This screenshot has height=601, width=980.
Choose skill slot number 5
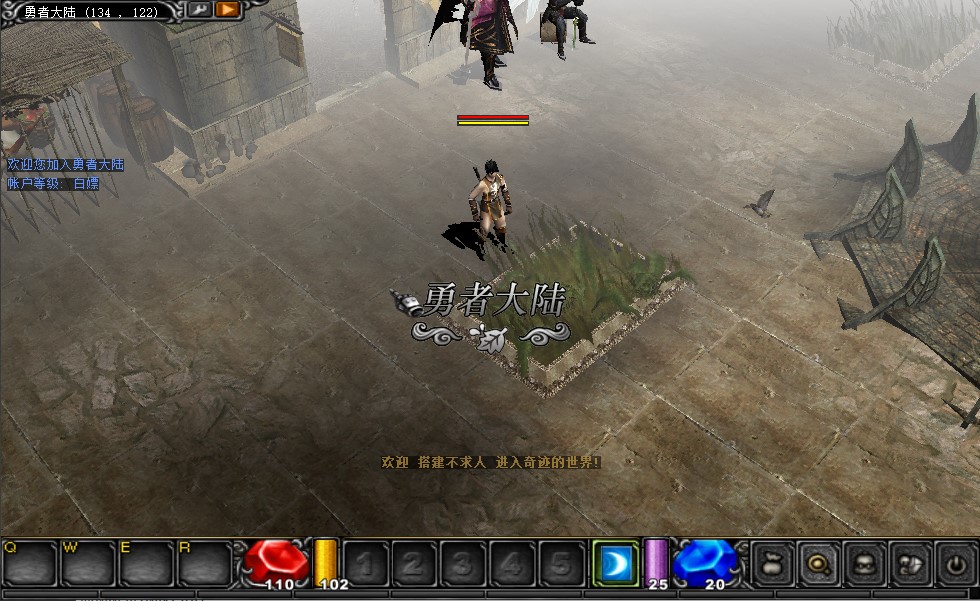(561, 564)
